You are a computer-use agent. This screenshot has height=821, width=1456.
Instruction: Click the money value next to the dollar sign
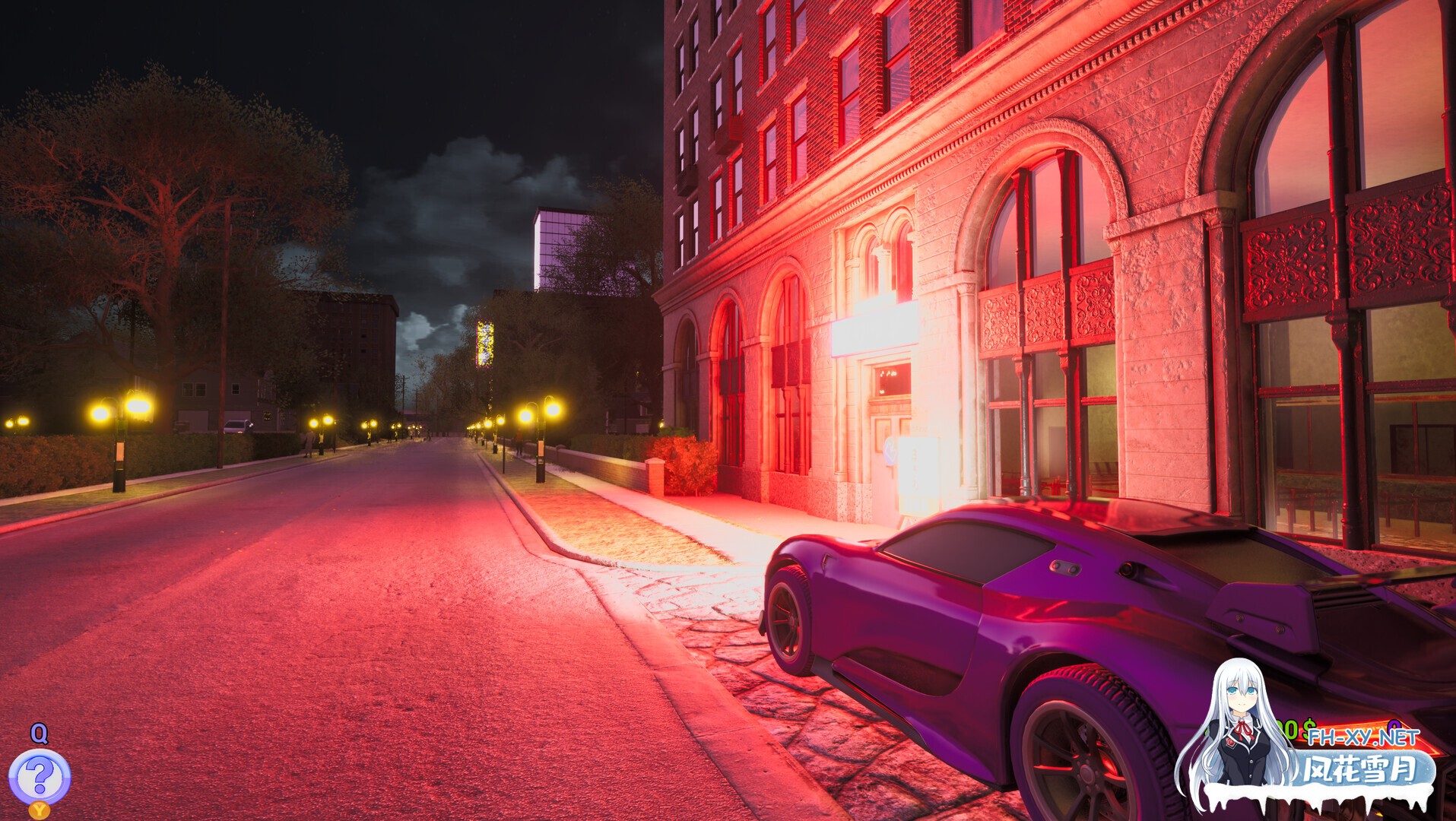click(1285, 724)
